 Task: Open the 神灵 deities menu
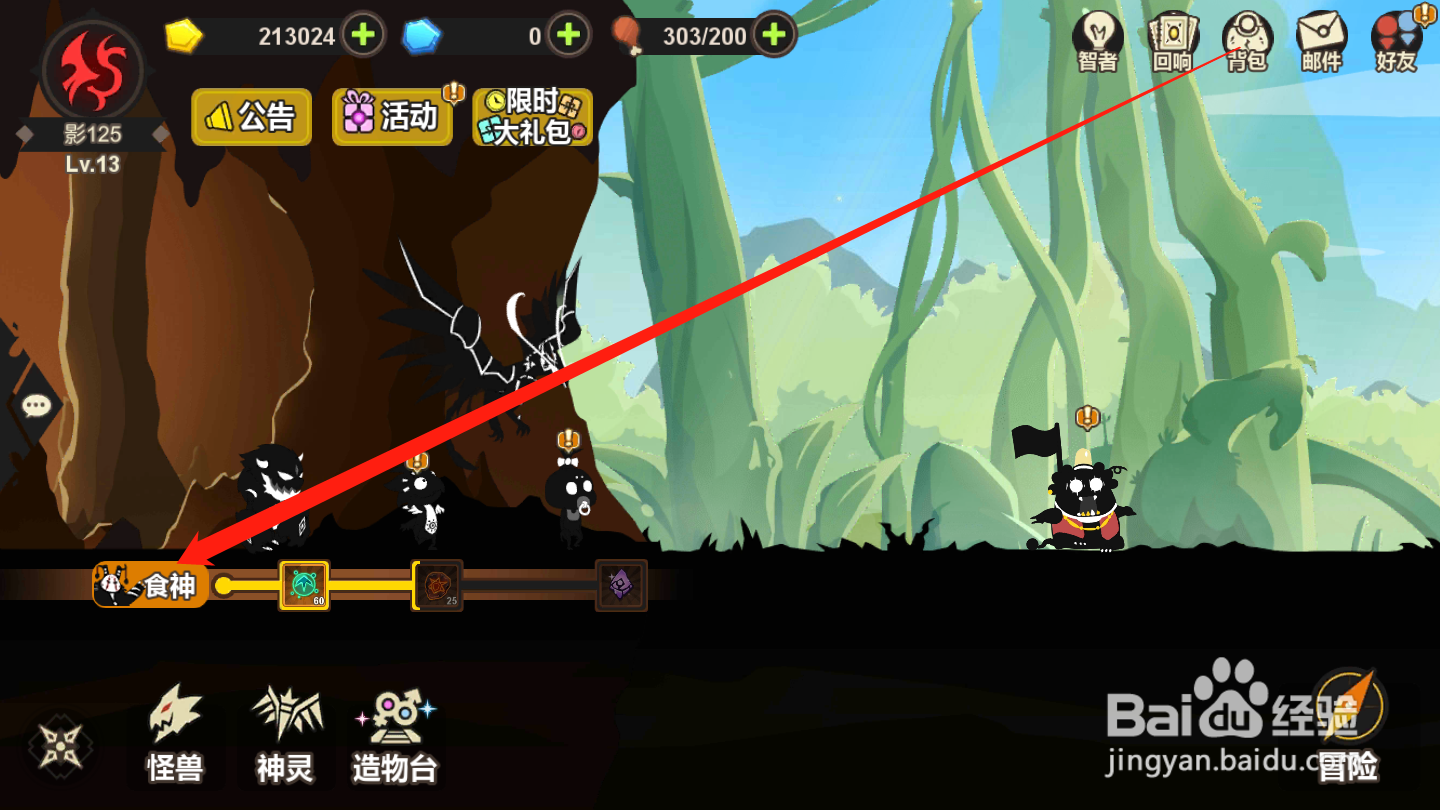pos(285,735)
